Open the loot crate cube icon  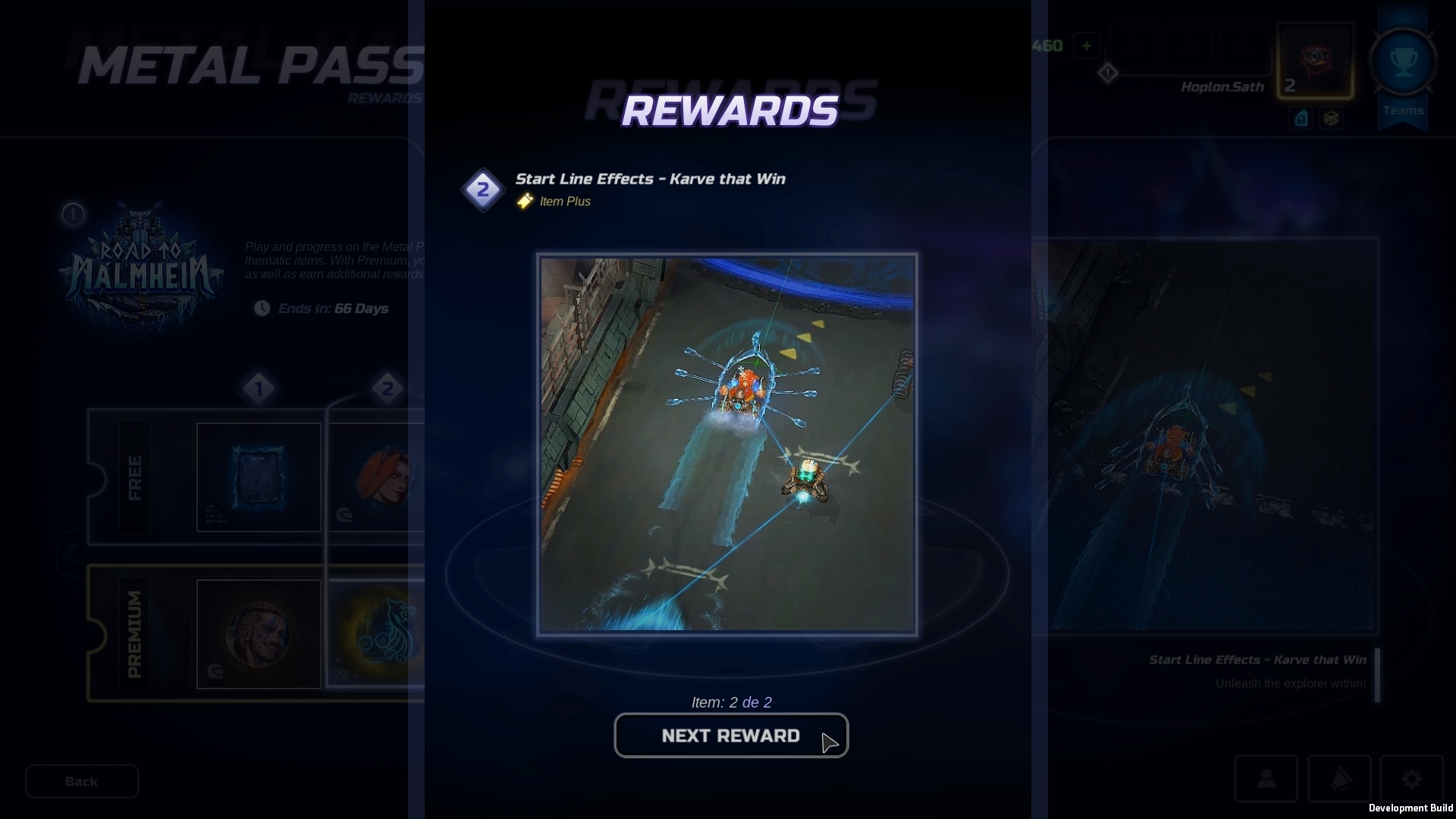pos(1332,118)
